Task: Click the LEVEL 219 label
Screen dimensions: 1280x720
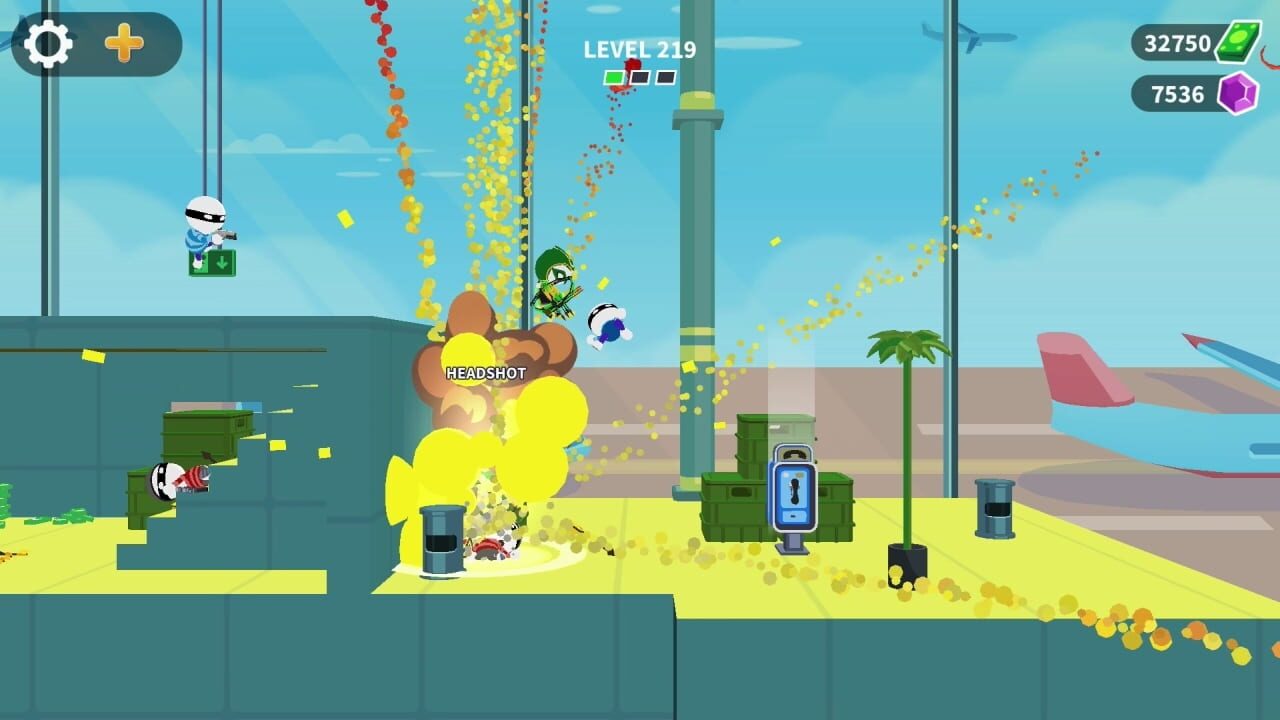Action: click(638, 48)
